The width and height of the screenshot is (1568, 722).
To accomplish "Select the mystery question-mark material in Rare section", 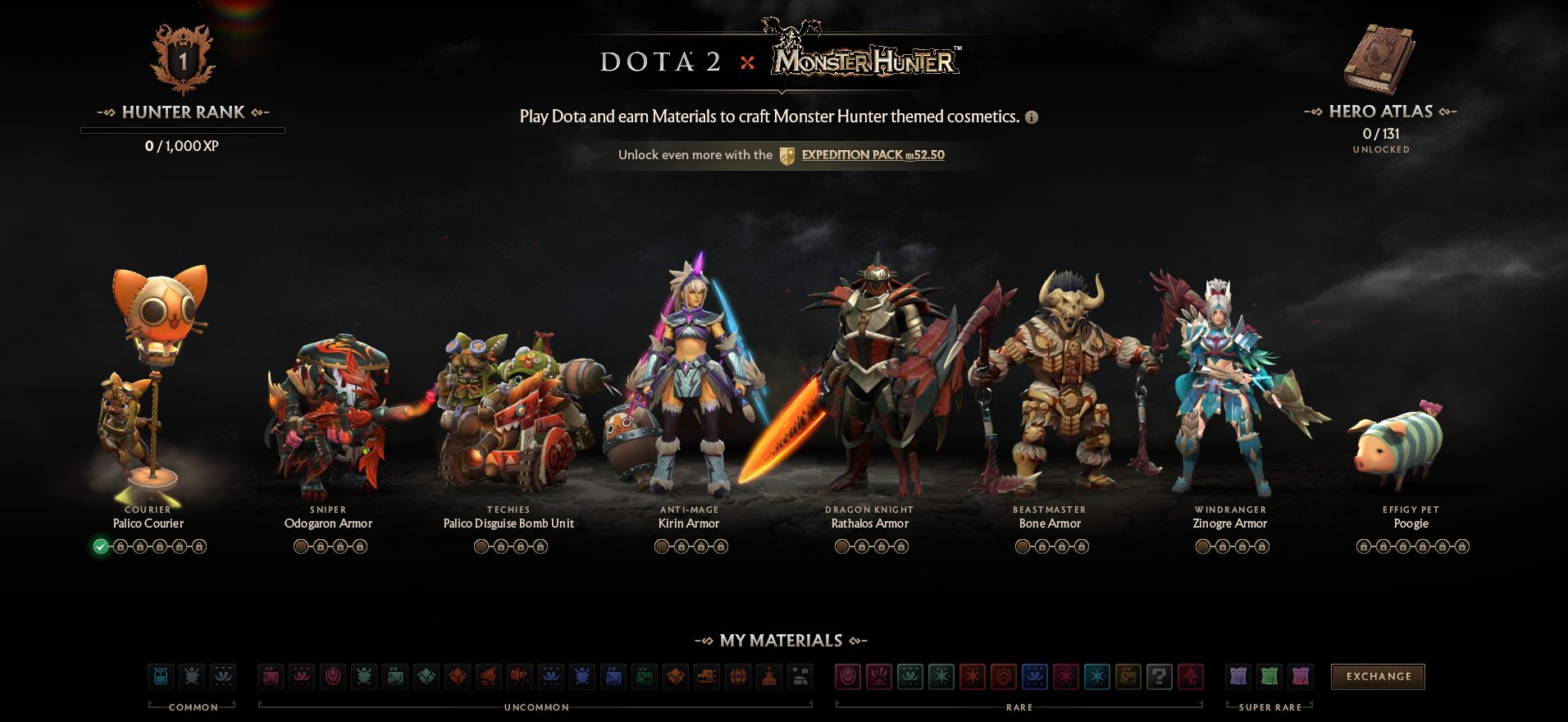I will 1159,677.
